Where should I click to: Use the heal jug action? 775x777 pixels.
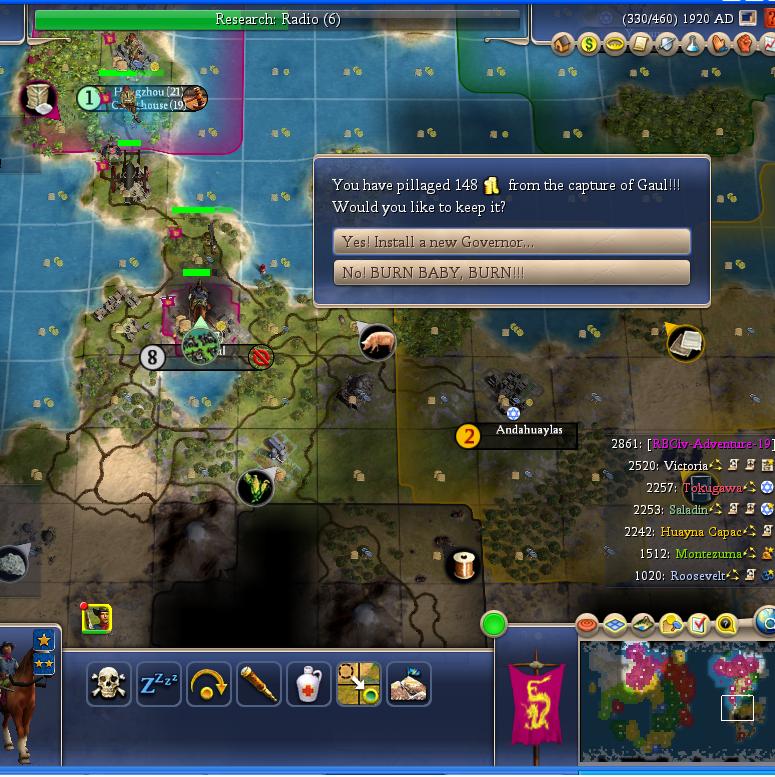point(309,684)
